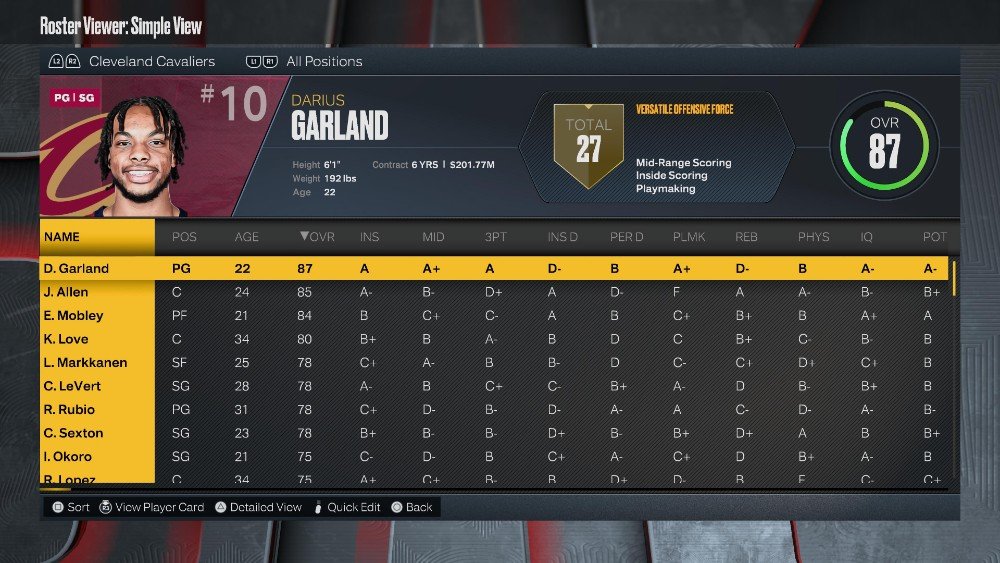1000x563 pixels.
Task: Go Back from the roster viewer
Action: [x=419, y=507]
